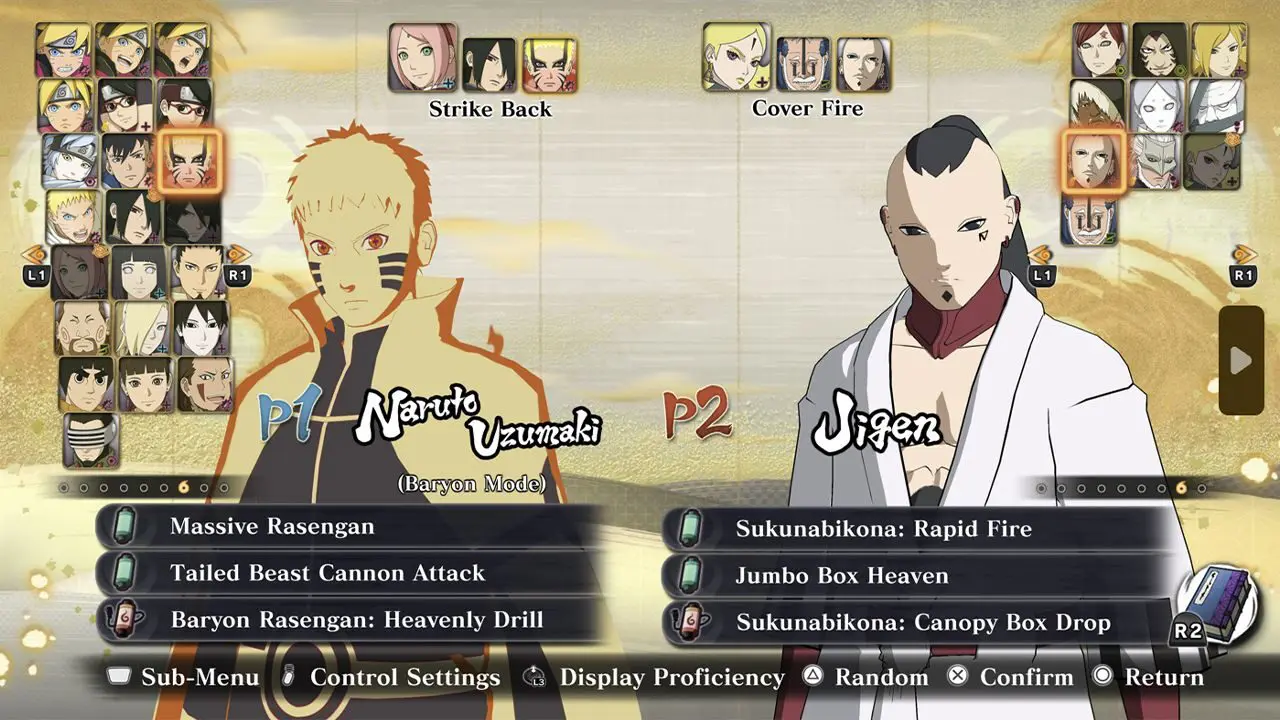Select Gaara in the P2 character grid
The image size is (1280, 720).
[x=1100, y=49]
